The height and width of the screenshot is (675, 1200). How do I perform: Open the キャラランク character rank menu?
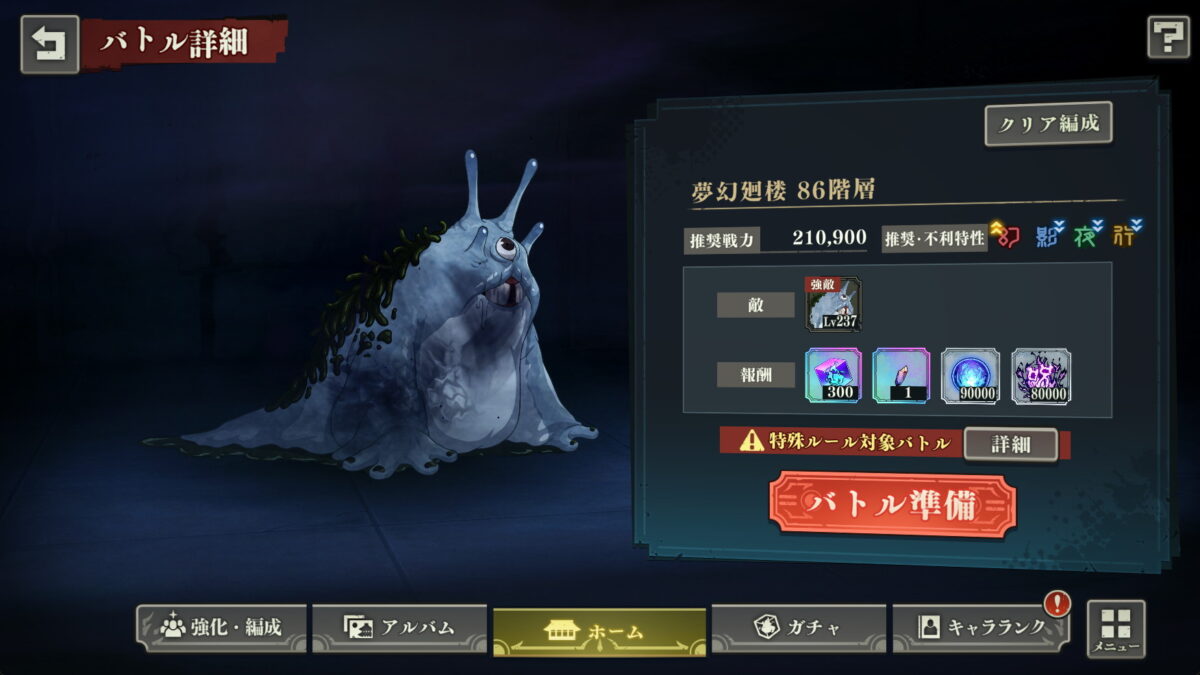[x=980, y=627]
